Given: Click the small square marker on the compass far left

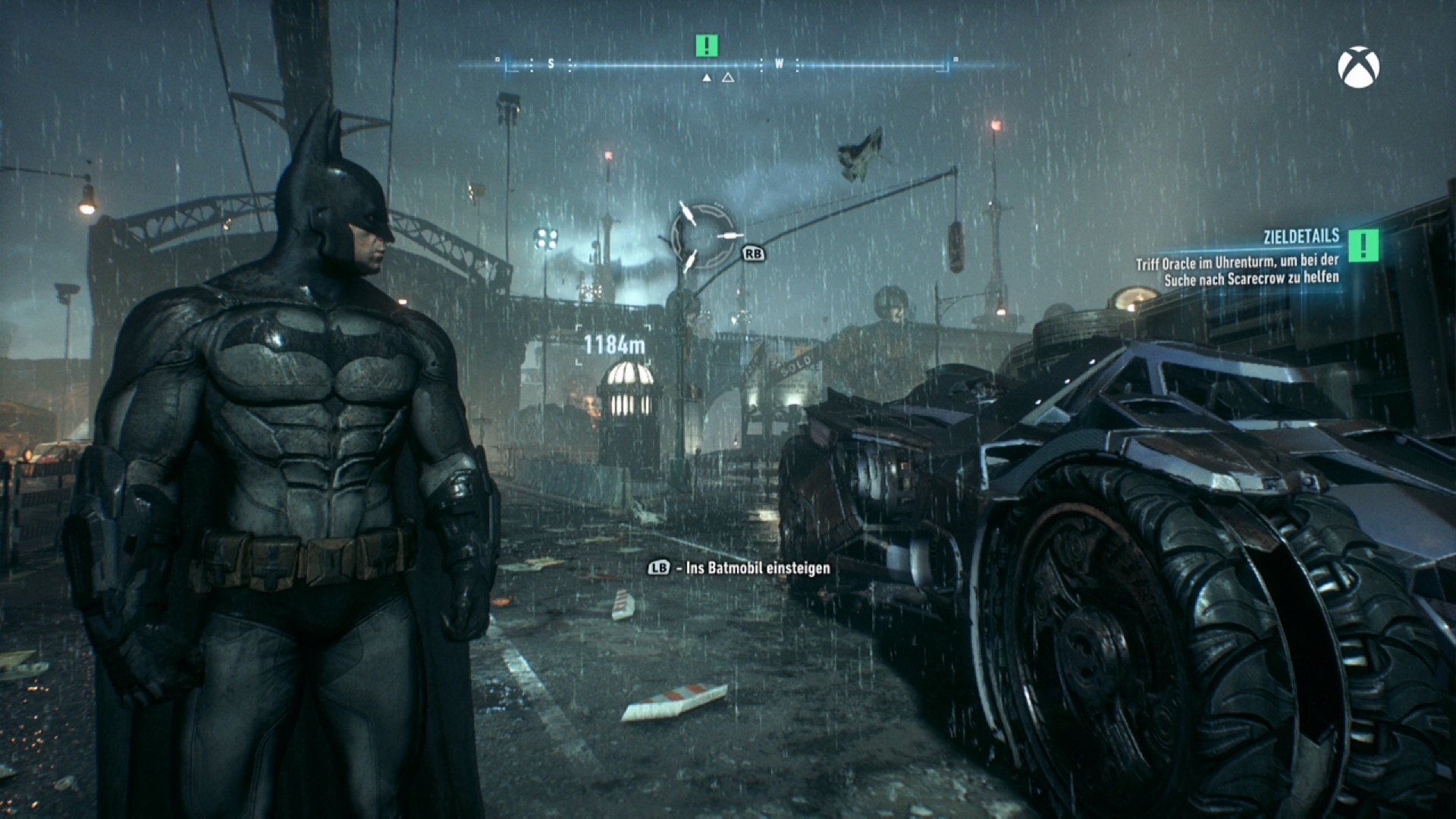Looking at the screenshot, I should [498, 58].
